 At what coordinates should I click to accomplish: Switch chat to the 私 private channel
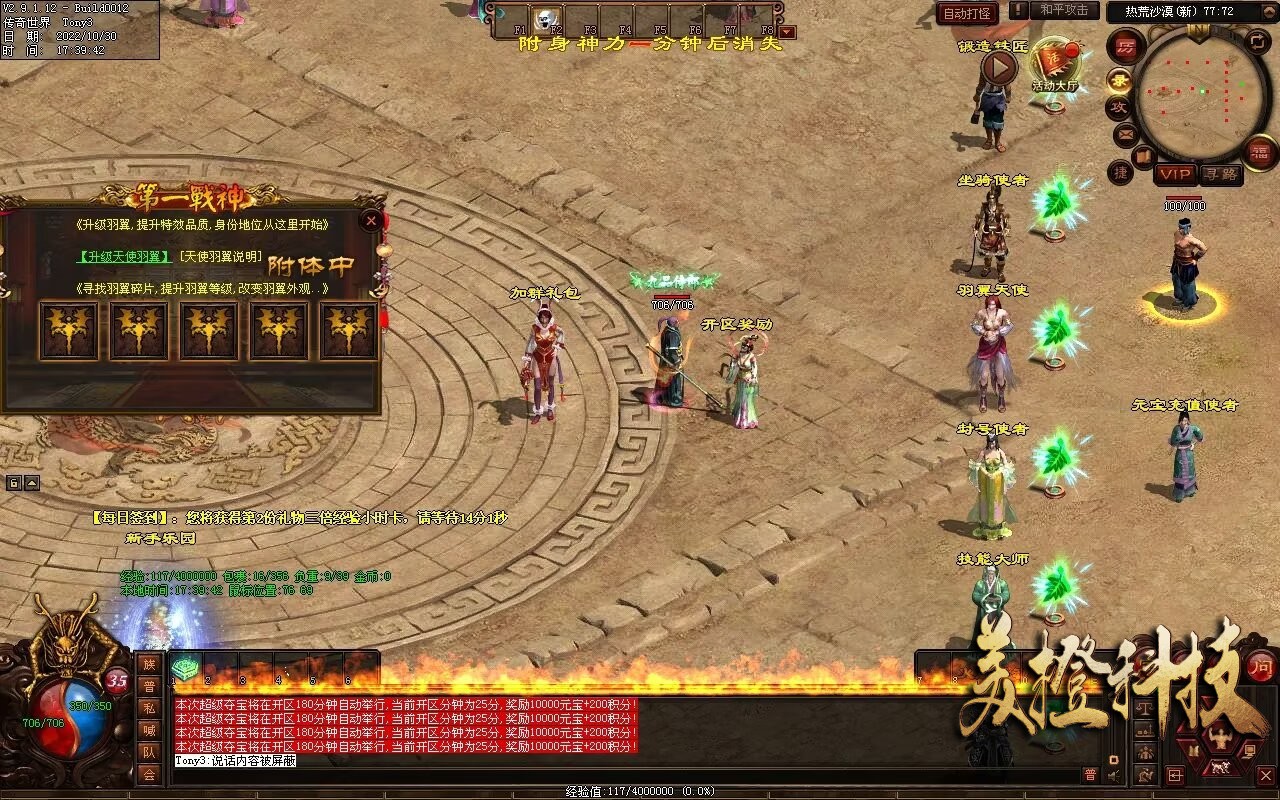(x=149, y=708)
